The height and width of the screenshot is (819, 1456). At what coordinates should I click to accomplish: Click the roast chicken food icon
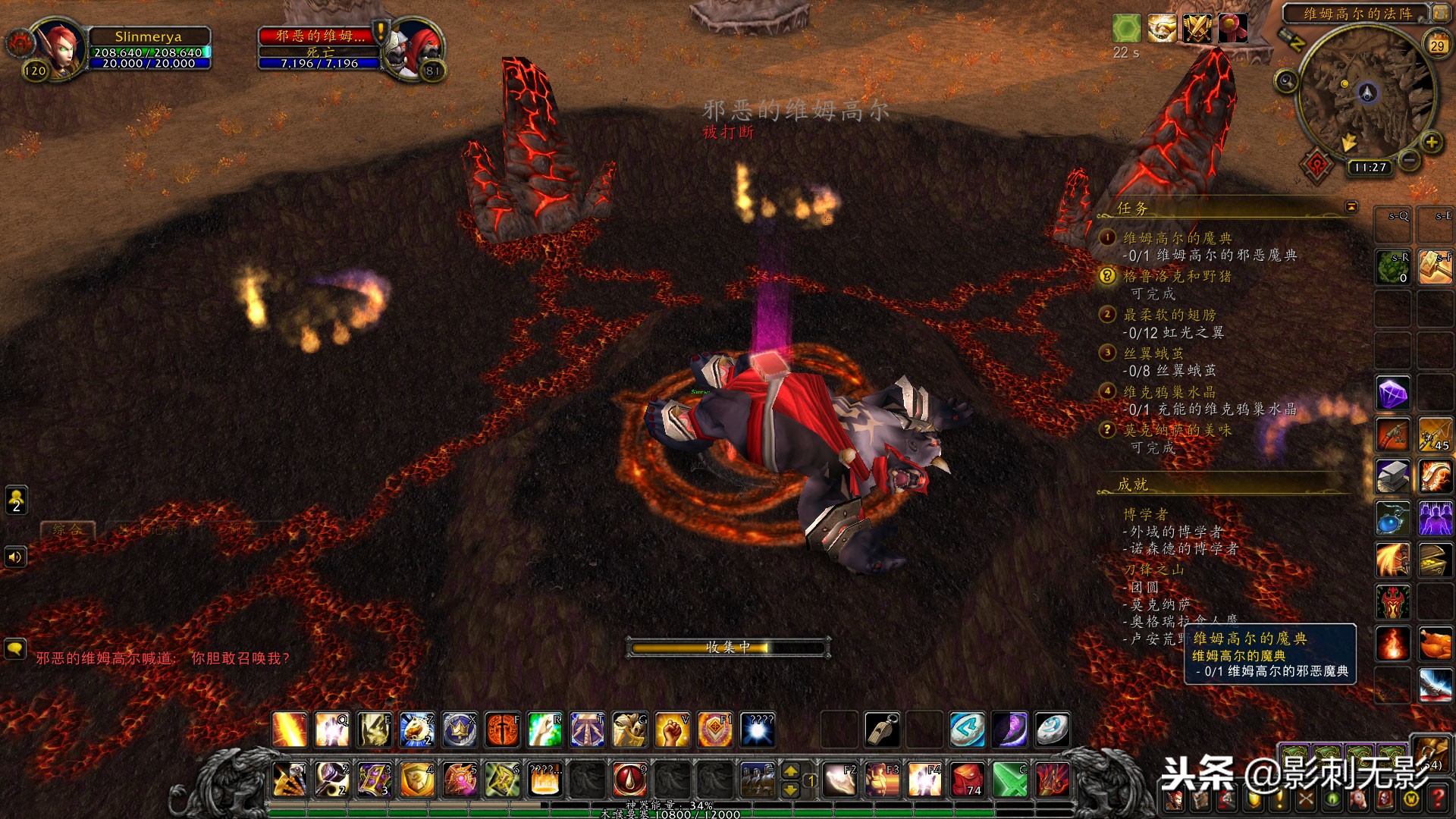pyautogui.click(x=1435, y=644)
